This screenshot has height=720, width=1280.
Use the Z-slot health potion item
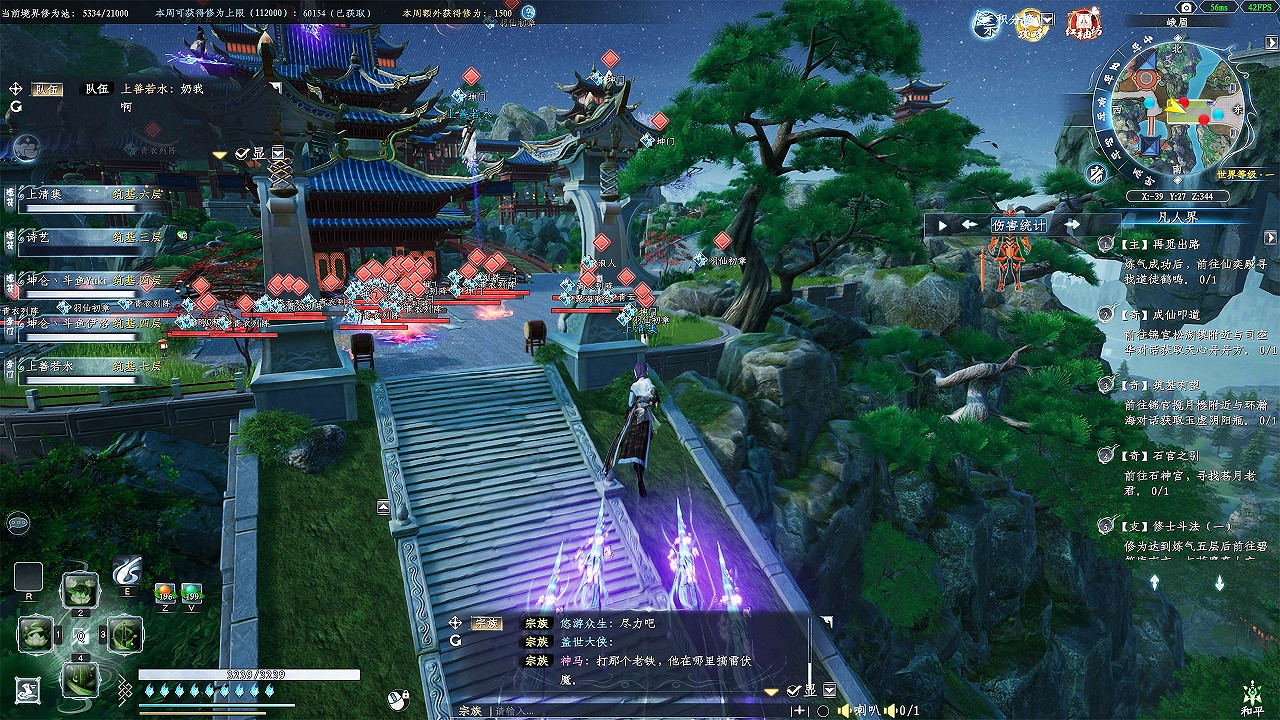tap(165, 594)
